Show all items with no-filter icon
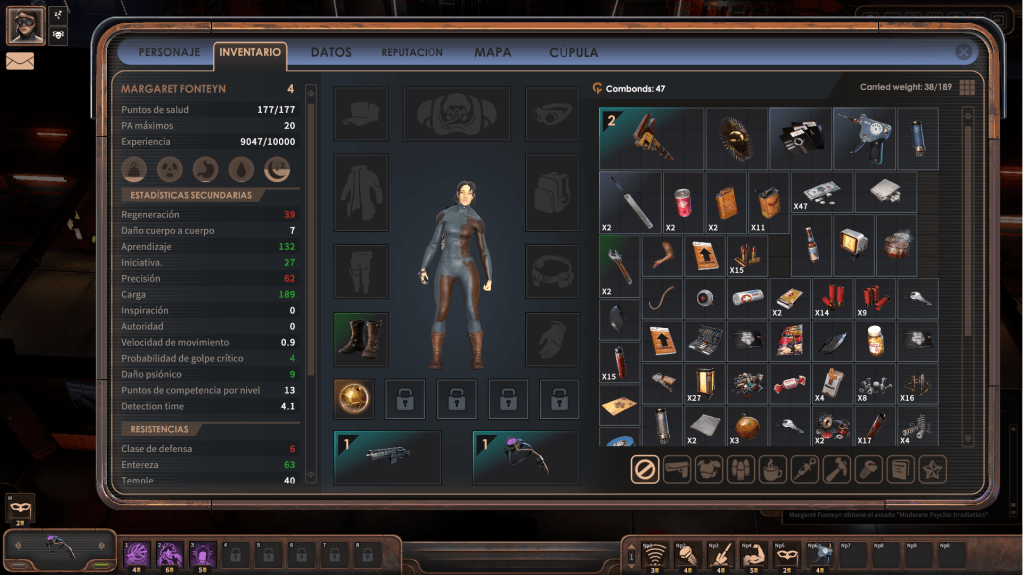The width and height of the screenshot is (1024, 575). pos(645,468)
